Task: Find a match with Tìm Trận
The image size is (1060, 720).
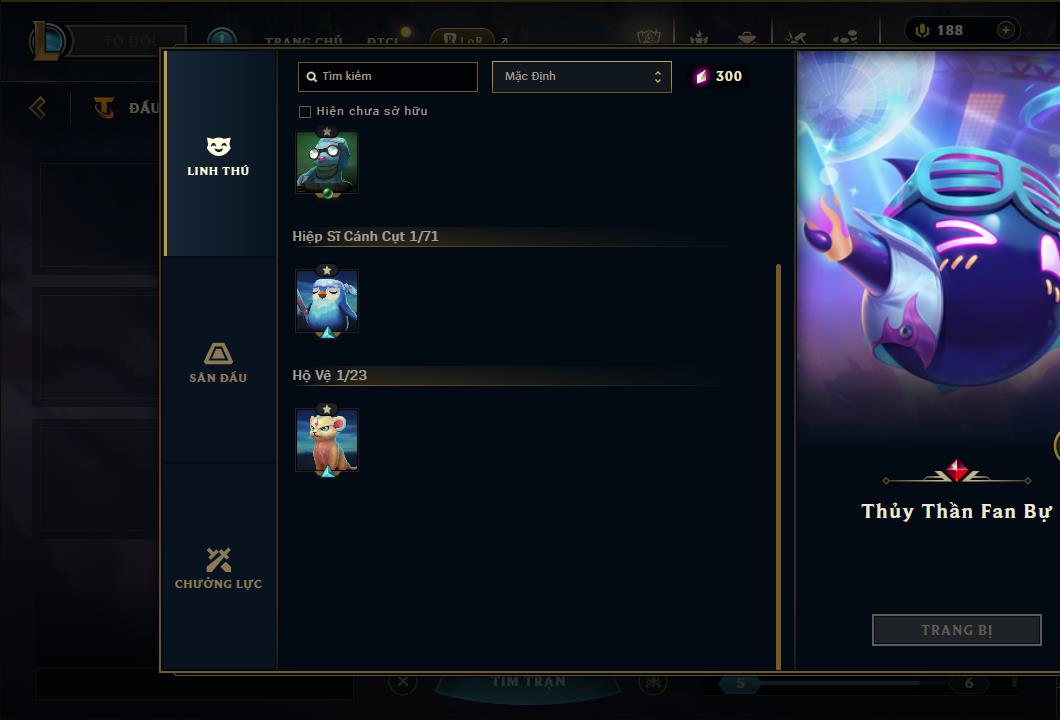Action: (528, 683)
